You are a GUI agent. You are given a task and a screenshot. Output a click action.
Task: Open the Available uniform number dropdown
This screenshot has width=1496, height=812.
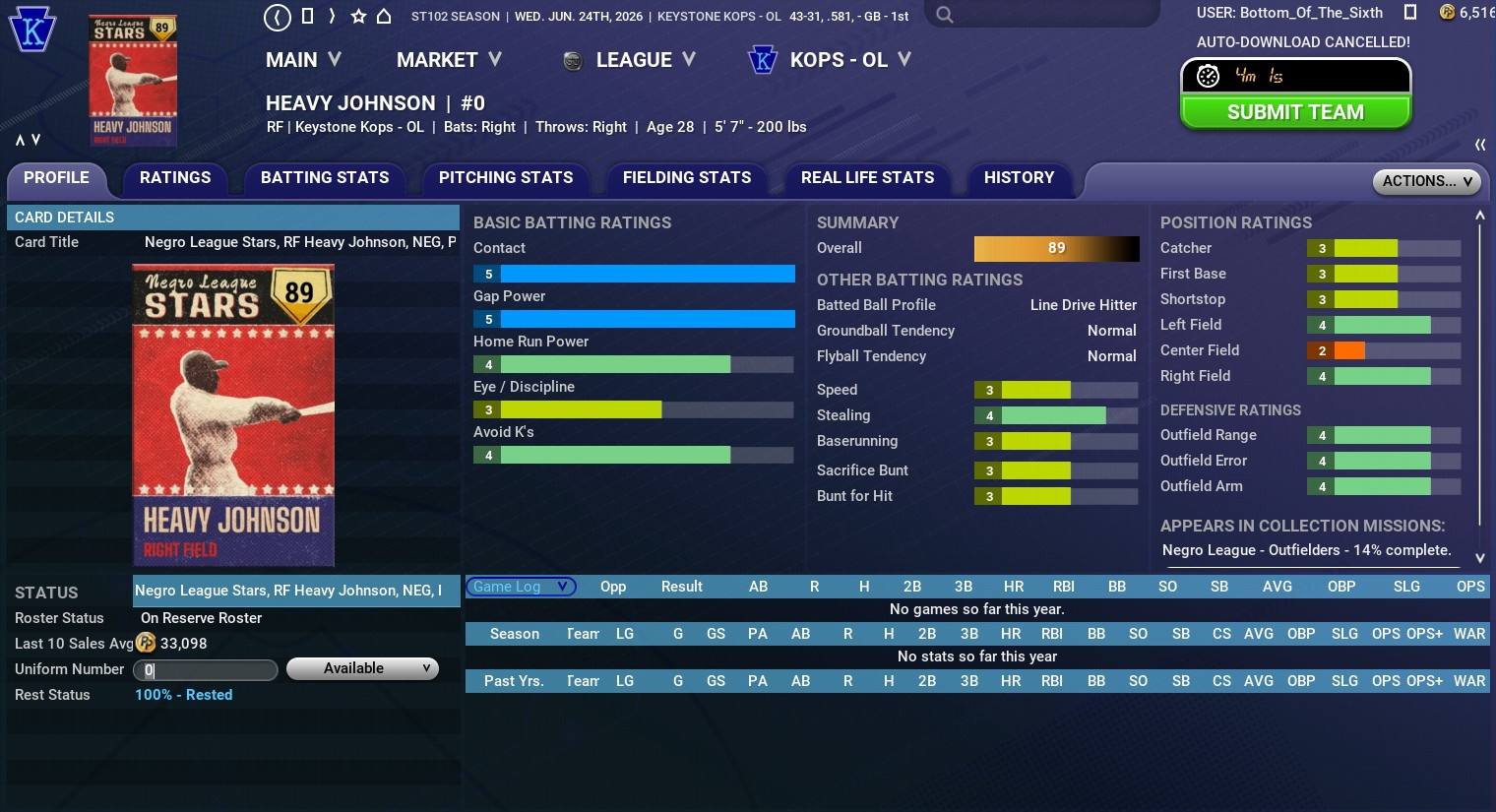[362, 669]
